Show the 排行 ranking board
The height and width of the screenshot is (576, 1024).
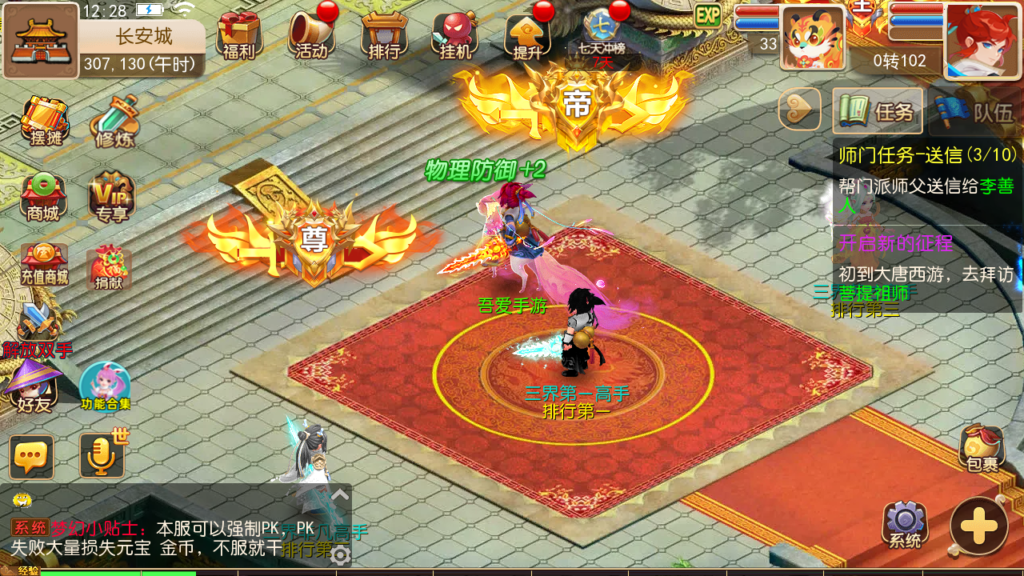tap(384, 34)
